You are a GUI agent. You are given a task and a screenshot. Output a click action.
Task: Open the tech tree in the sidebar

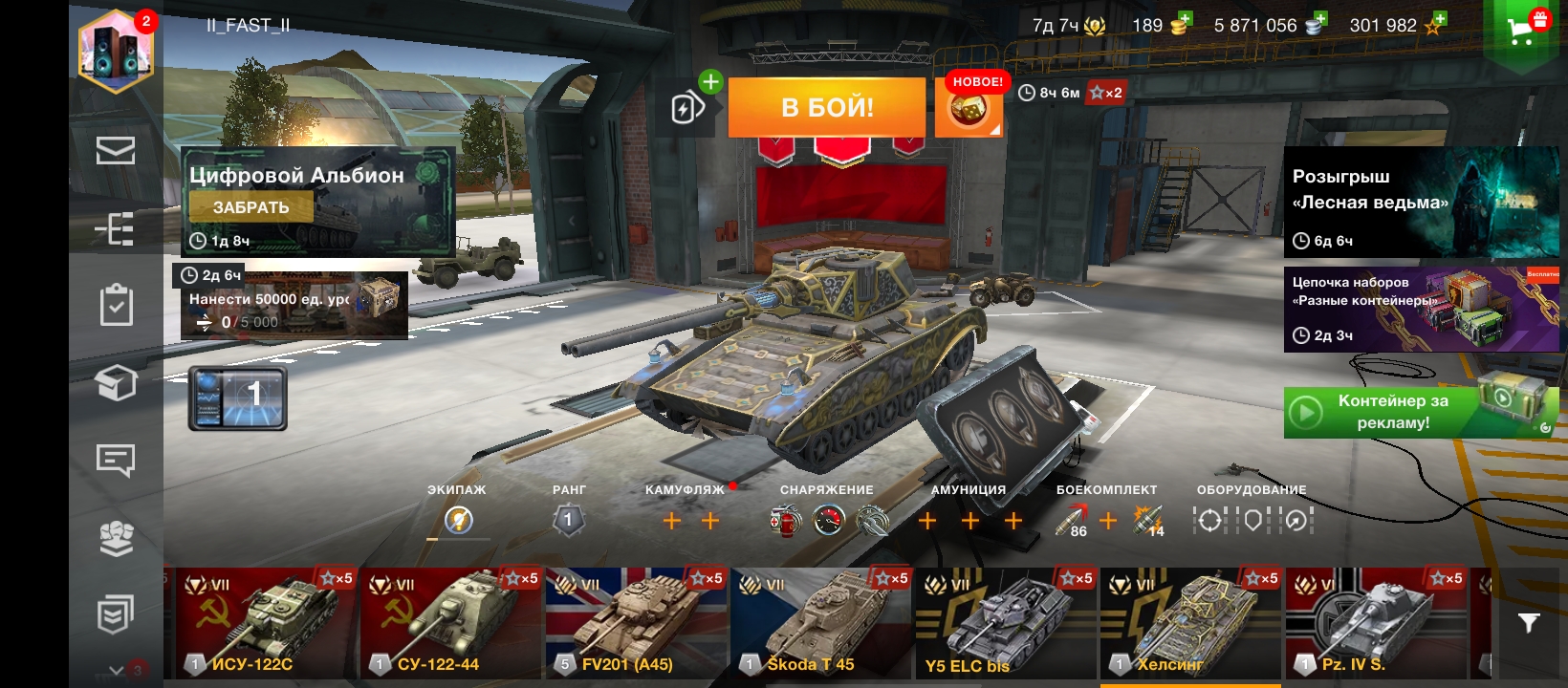point(116,229)
